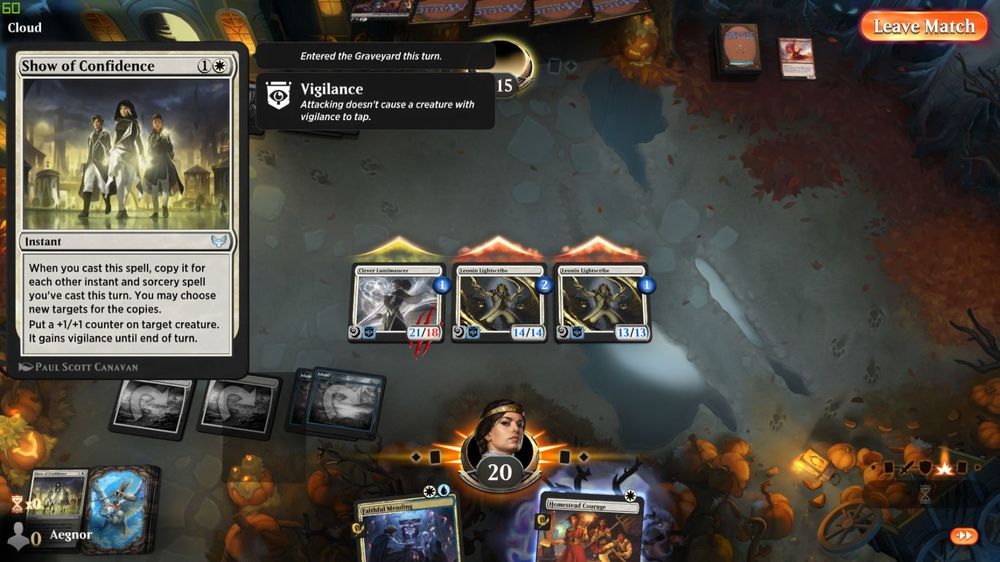The height and width of the screenshot is (562, 1000).
Task: Select the 13/13 Leonin Lightscribe
Action: 601,302
